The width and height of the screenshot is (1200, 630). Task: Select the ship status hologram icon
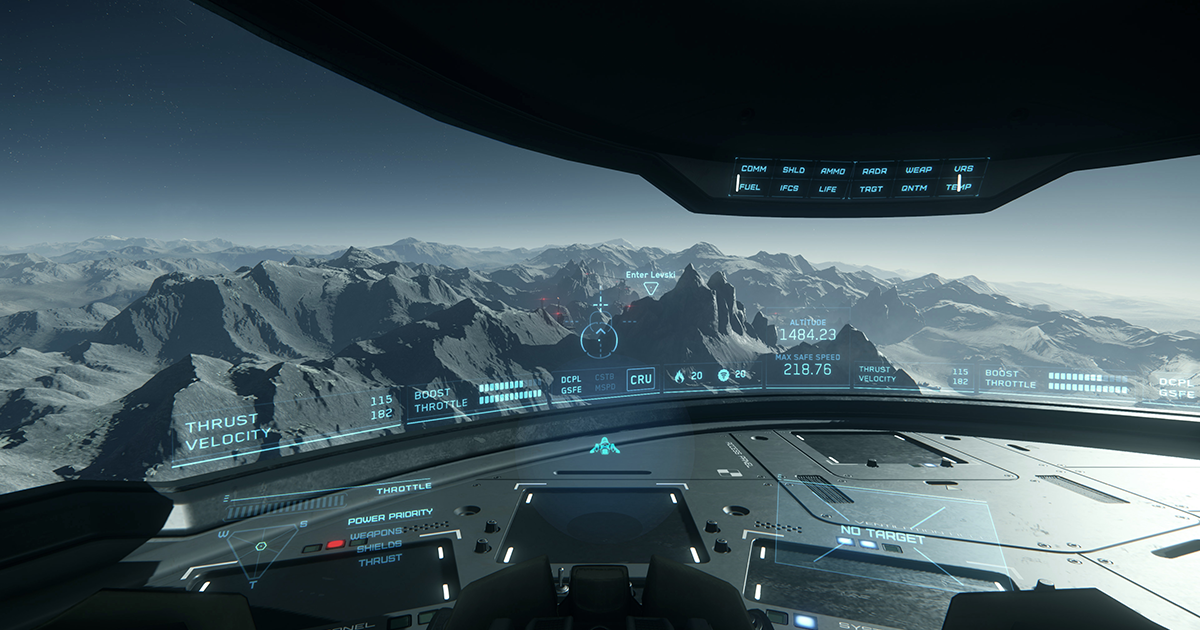604,447
